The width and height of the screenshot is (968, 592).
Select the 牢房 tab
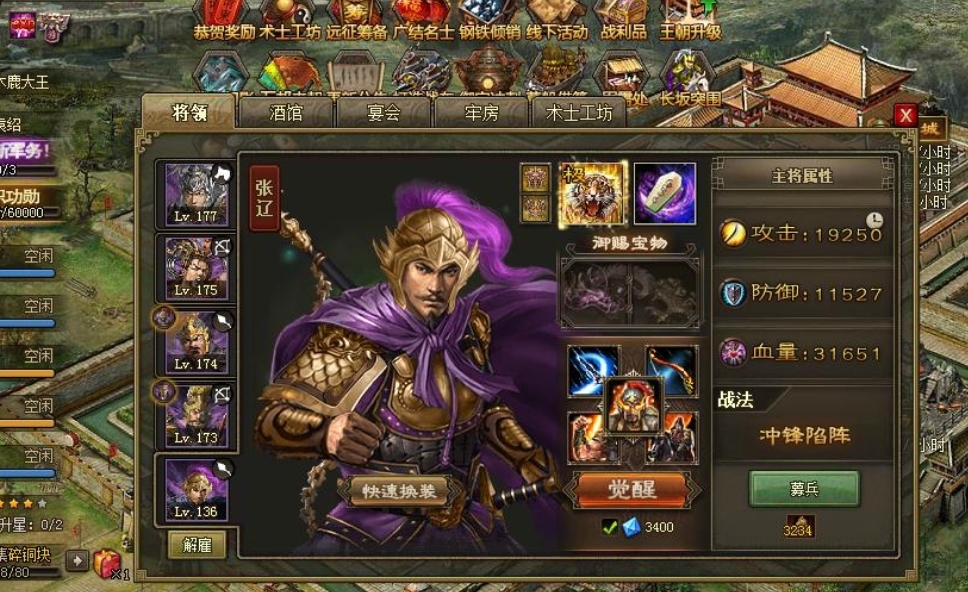[x=481, y=113]
